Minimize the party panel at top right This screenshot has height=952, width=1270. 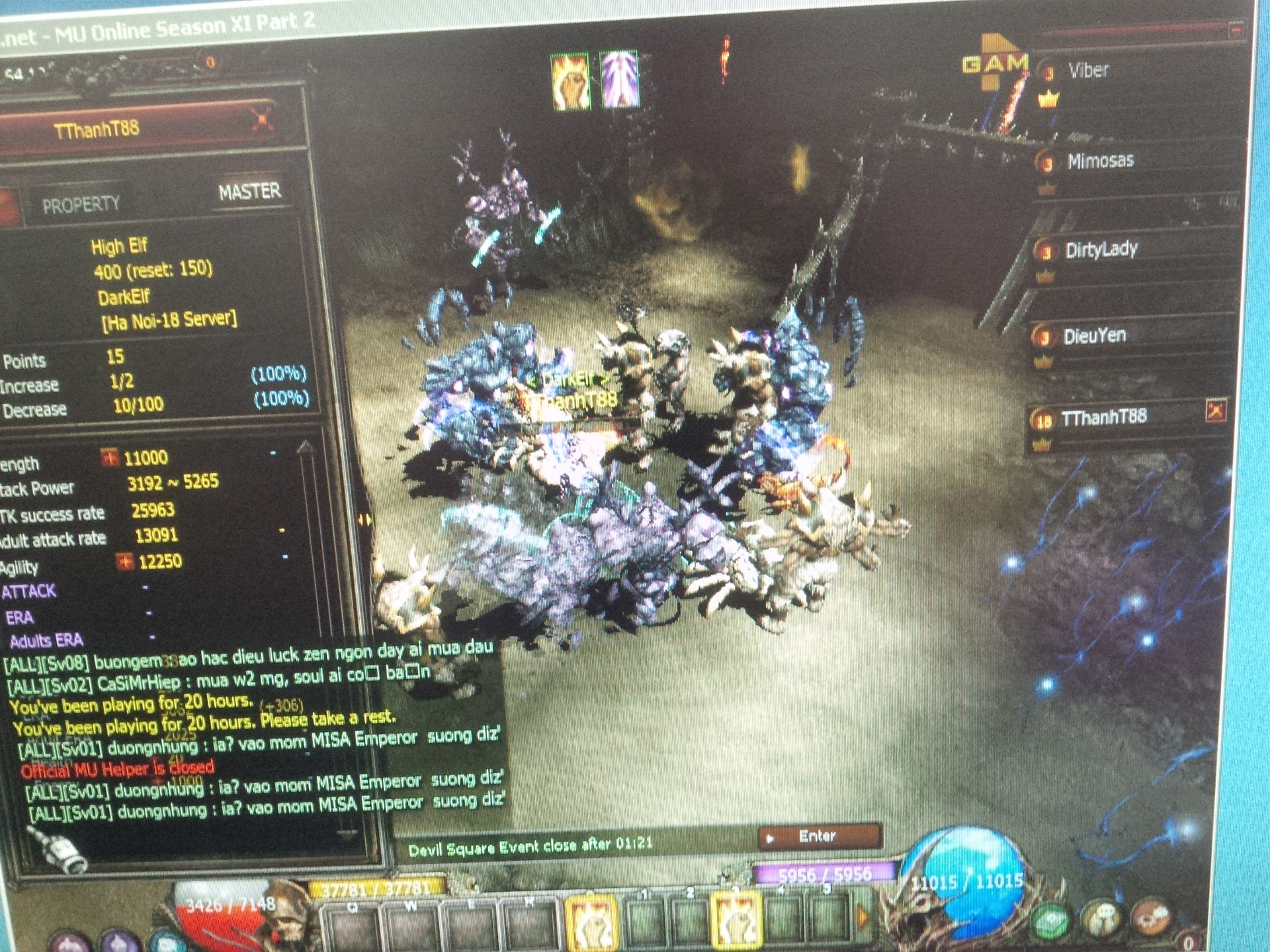click(x=1234, y=30)
